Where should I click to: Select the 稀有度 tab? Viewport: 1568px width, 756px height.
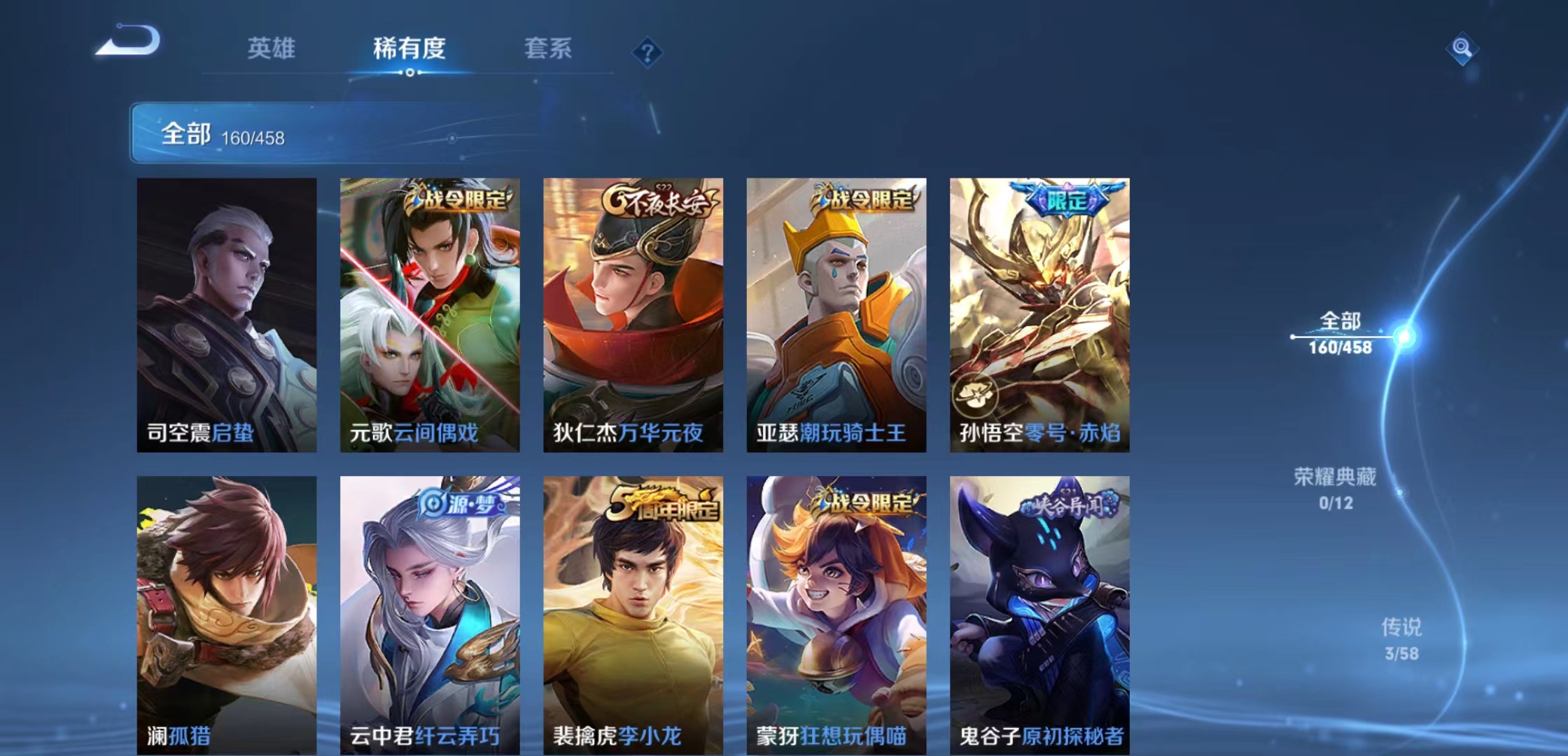pos(408,49)
